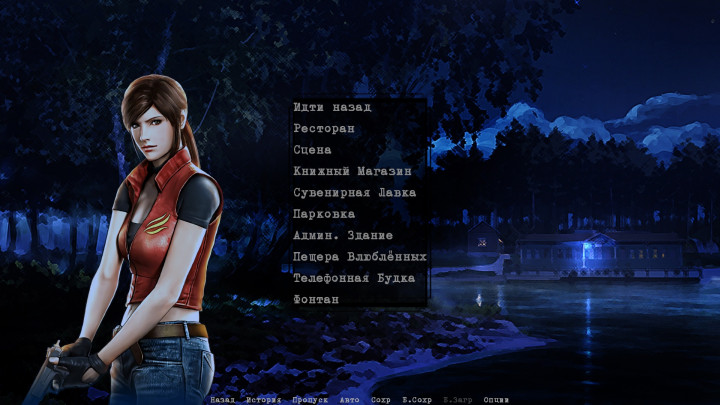720x405 pixels.
Task: Choose the "Идти назад" option
Action: click(x=332, y=107)
